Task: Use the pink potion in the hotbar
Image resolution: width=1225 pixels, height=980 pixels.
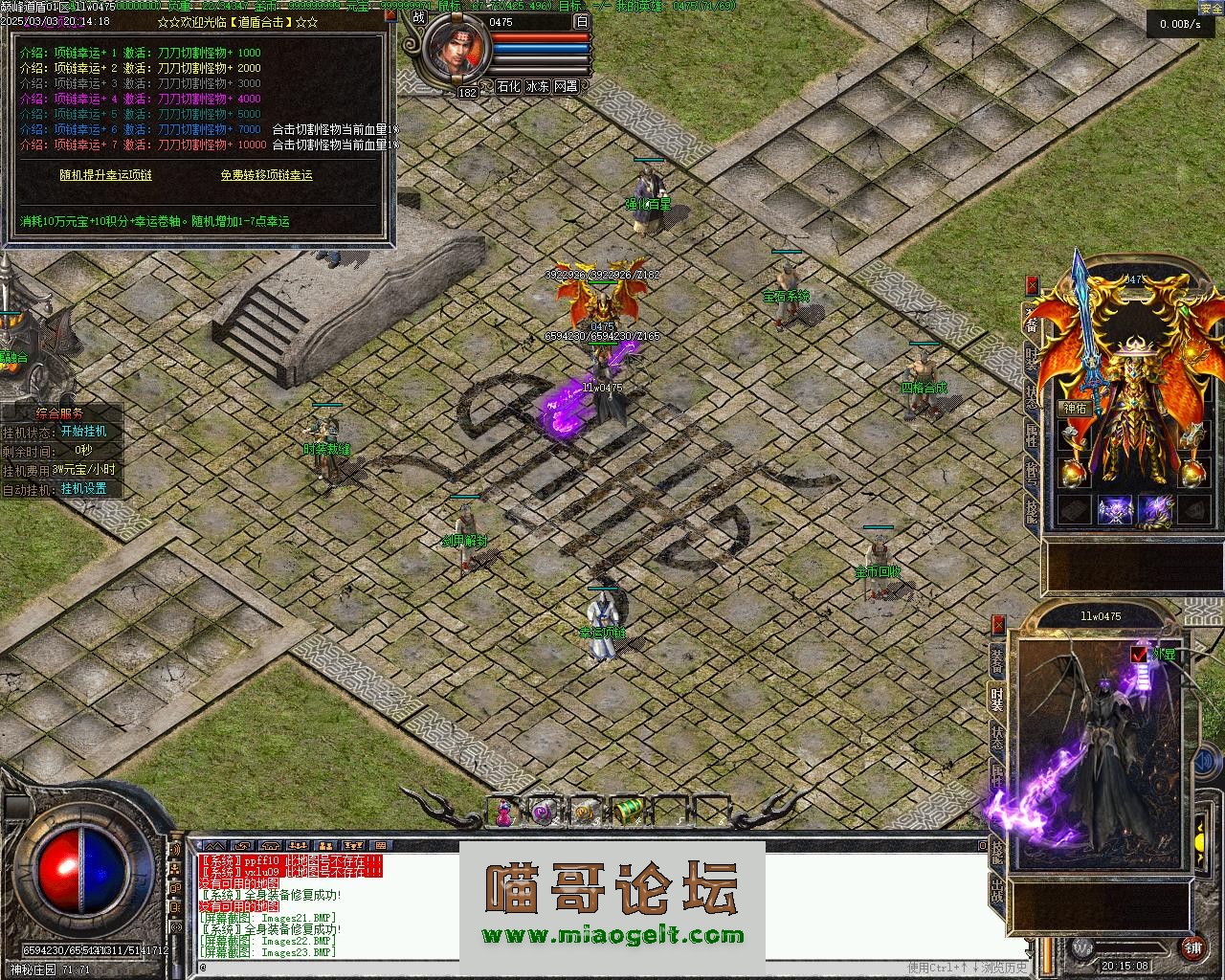Action: (x=502, y=813)
